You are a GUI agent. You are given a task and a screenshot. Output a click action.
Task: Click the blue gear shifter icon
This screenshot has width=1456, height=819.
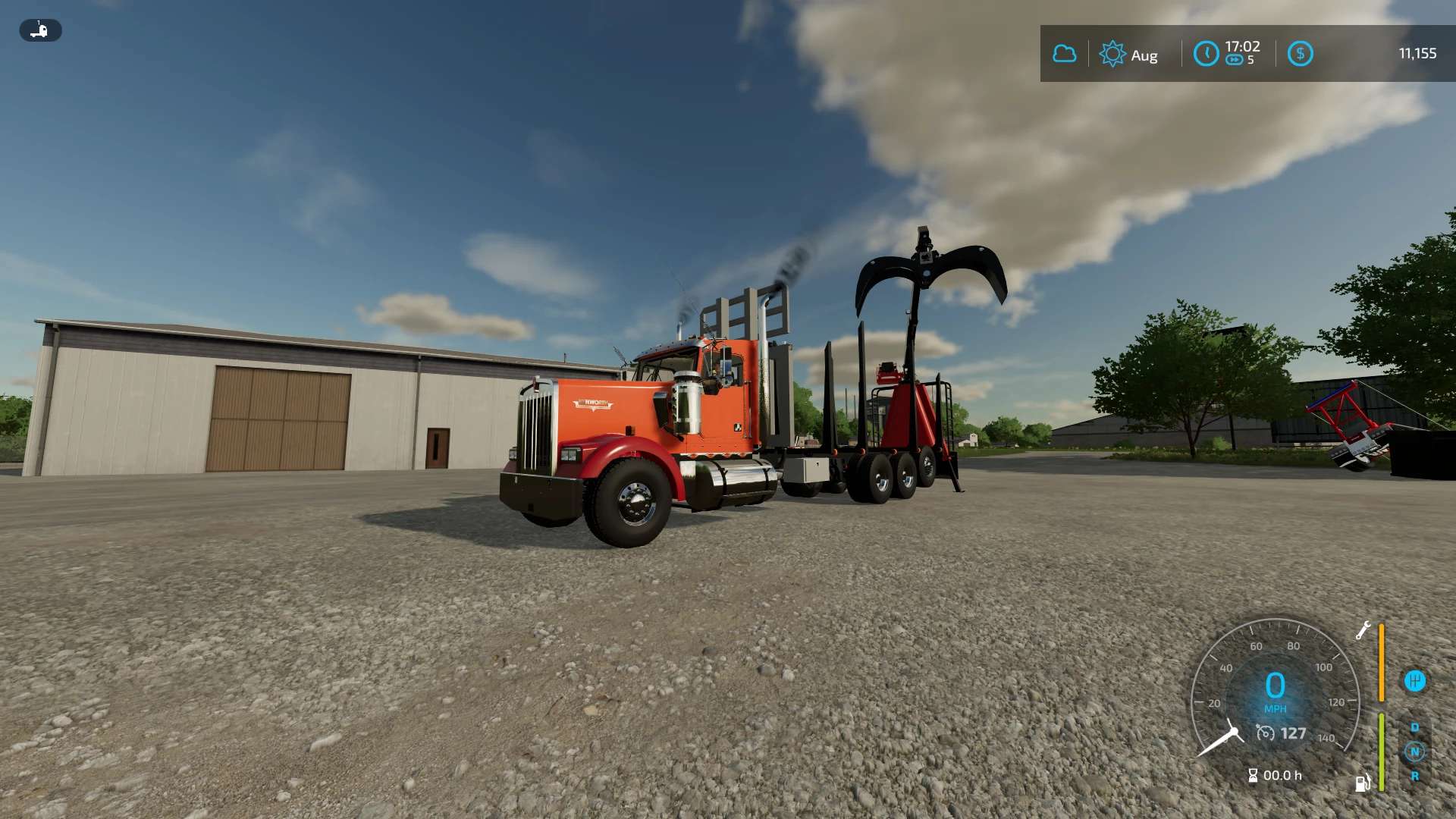click(1415, 680)
